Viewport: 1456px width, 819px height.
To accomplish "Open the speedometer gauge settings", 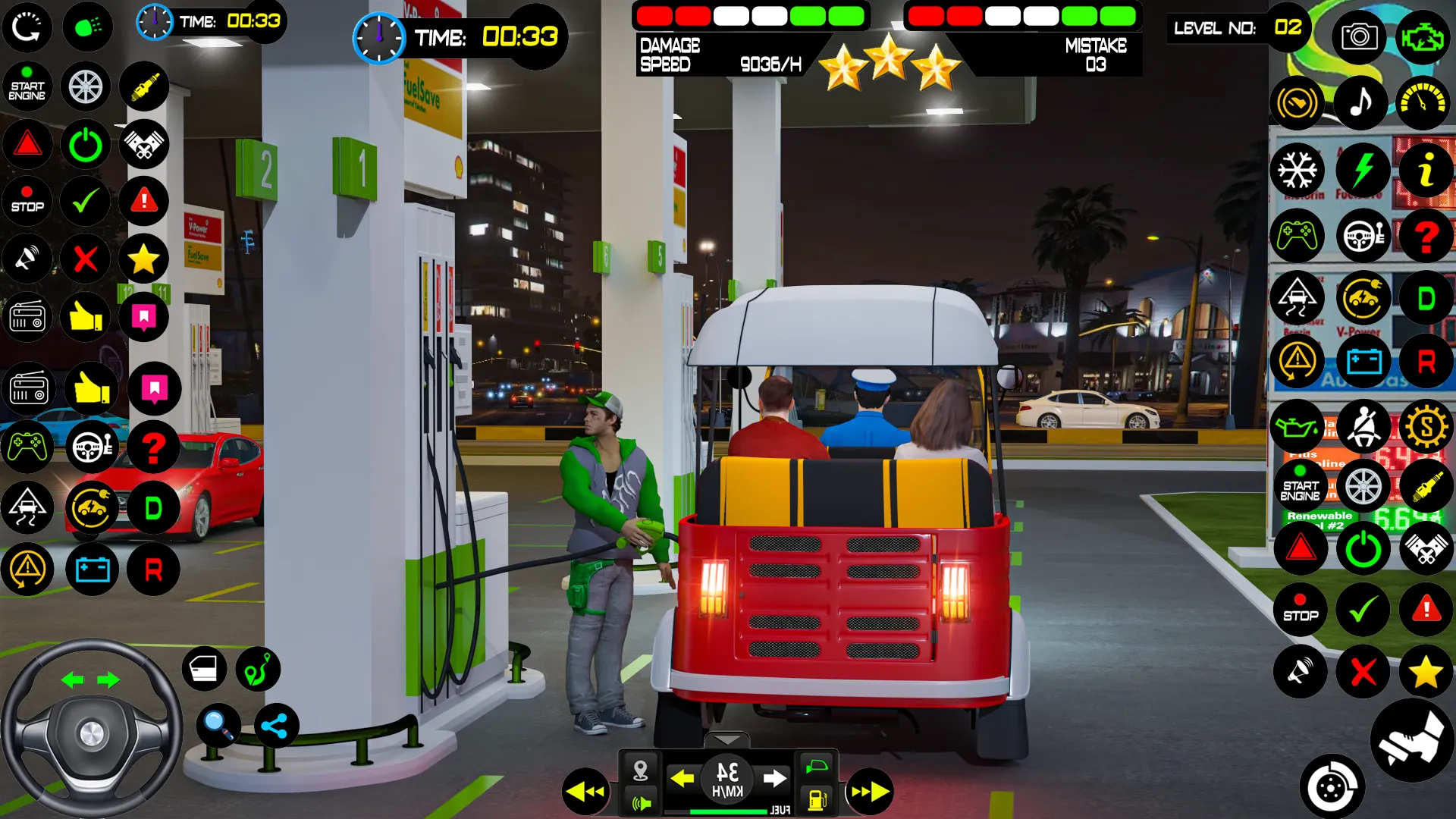I will pos(1424,102).
